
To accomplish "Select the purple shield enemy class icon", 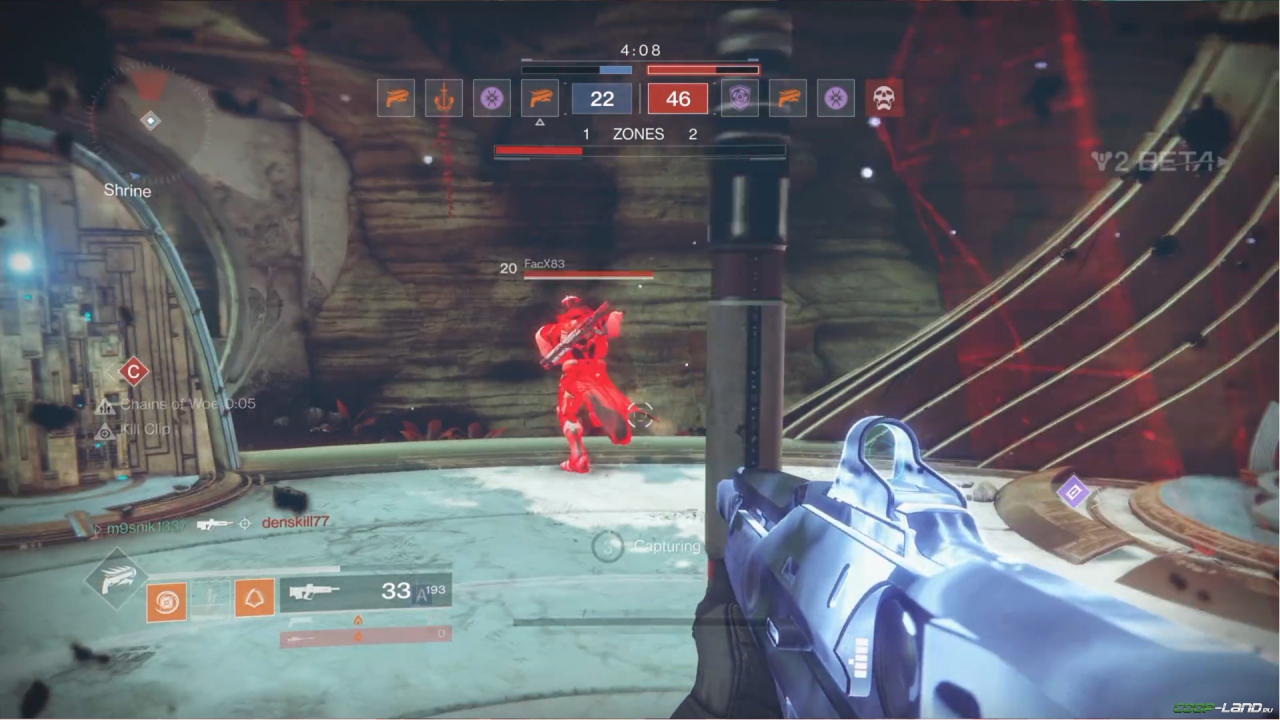I will click(x=740, y=98).
